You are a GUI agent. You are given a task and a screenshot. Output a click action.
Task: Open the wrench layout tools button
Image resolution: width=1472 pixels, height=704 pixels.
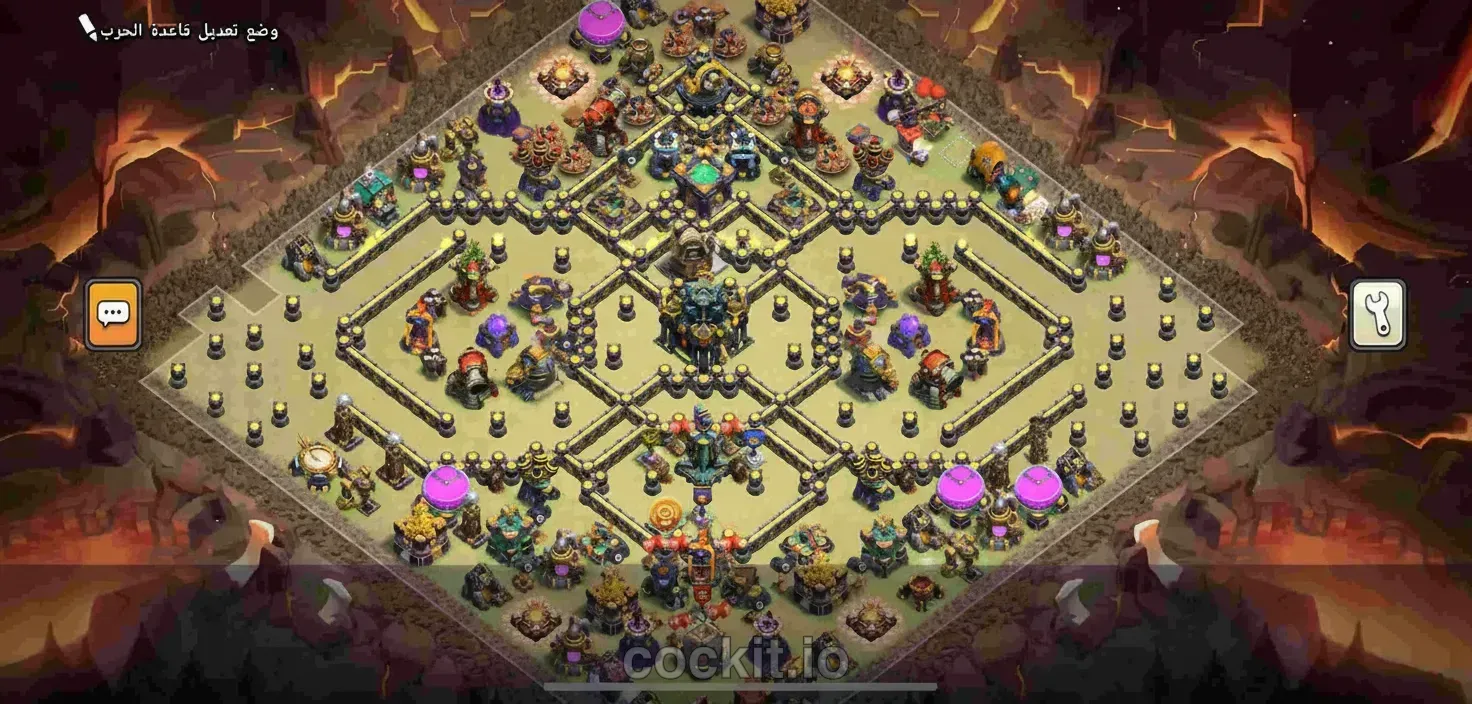(x=1378, y=314)
